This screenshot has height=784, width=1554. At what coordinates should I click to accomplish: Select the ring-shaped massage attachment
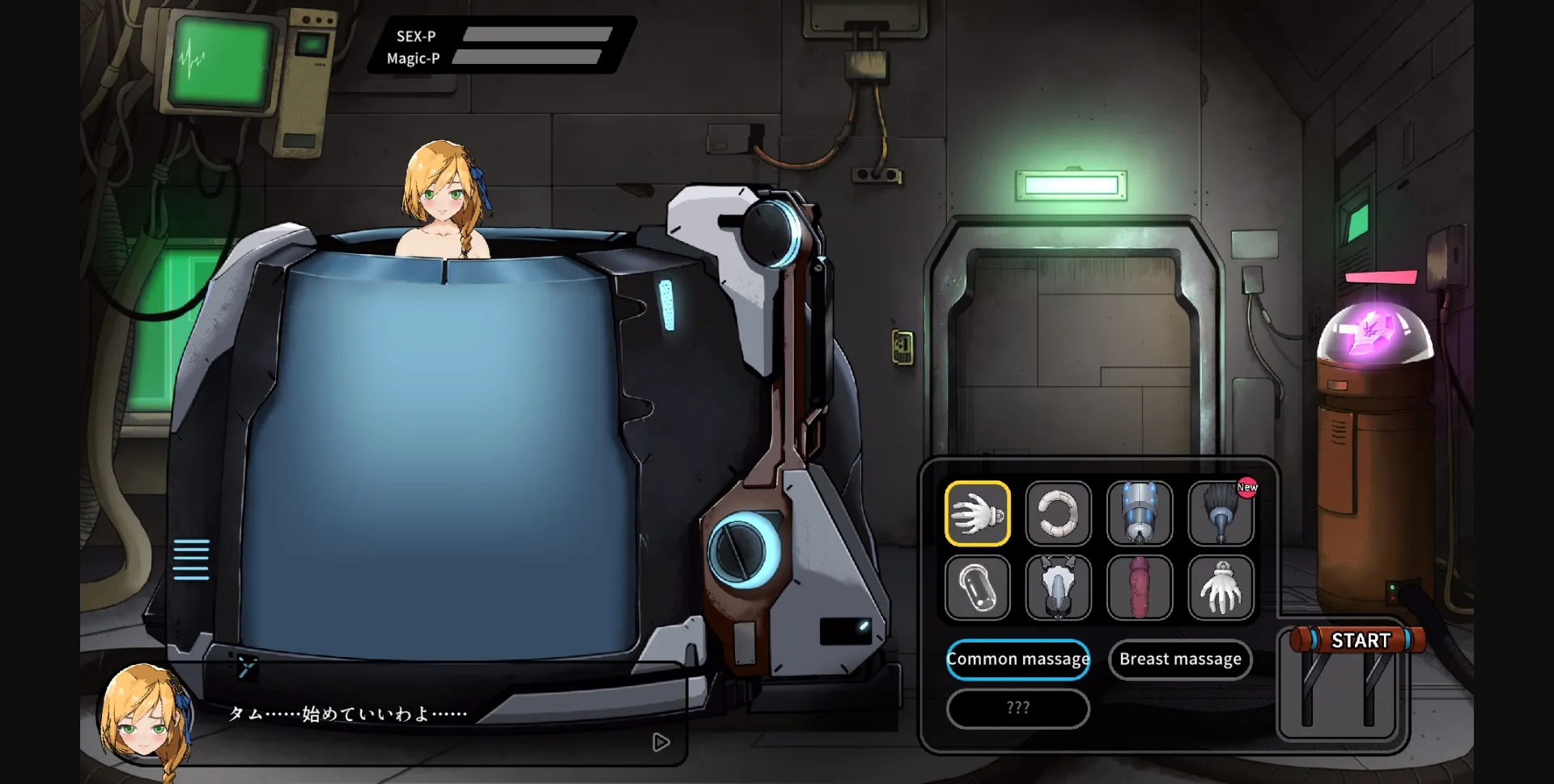click(x=1059, y=515)
